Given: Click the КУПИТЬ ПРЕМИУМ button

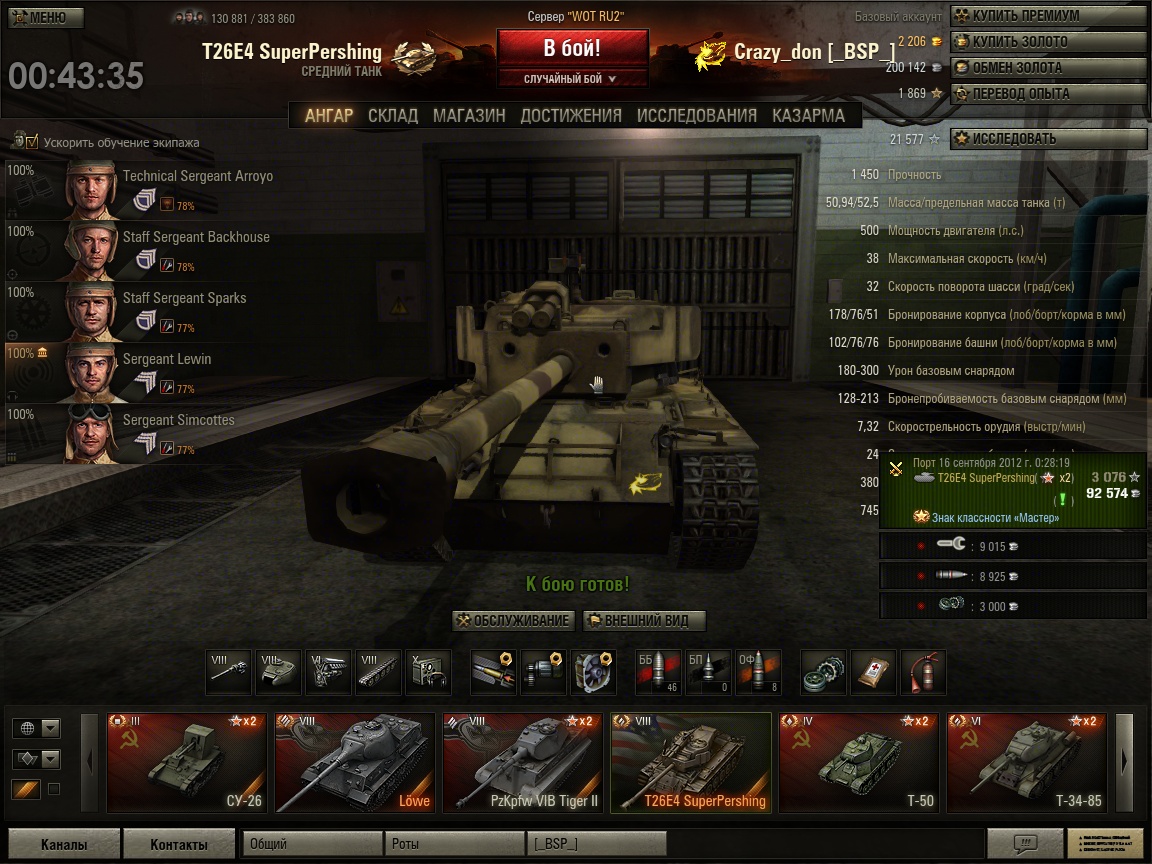Looking at the screenshot, I should coord(1047,16).
